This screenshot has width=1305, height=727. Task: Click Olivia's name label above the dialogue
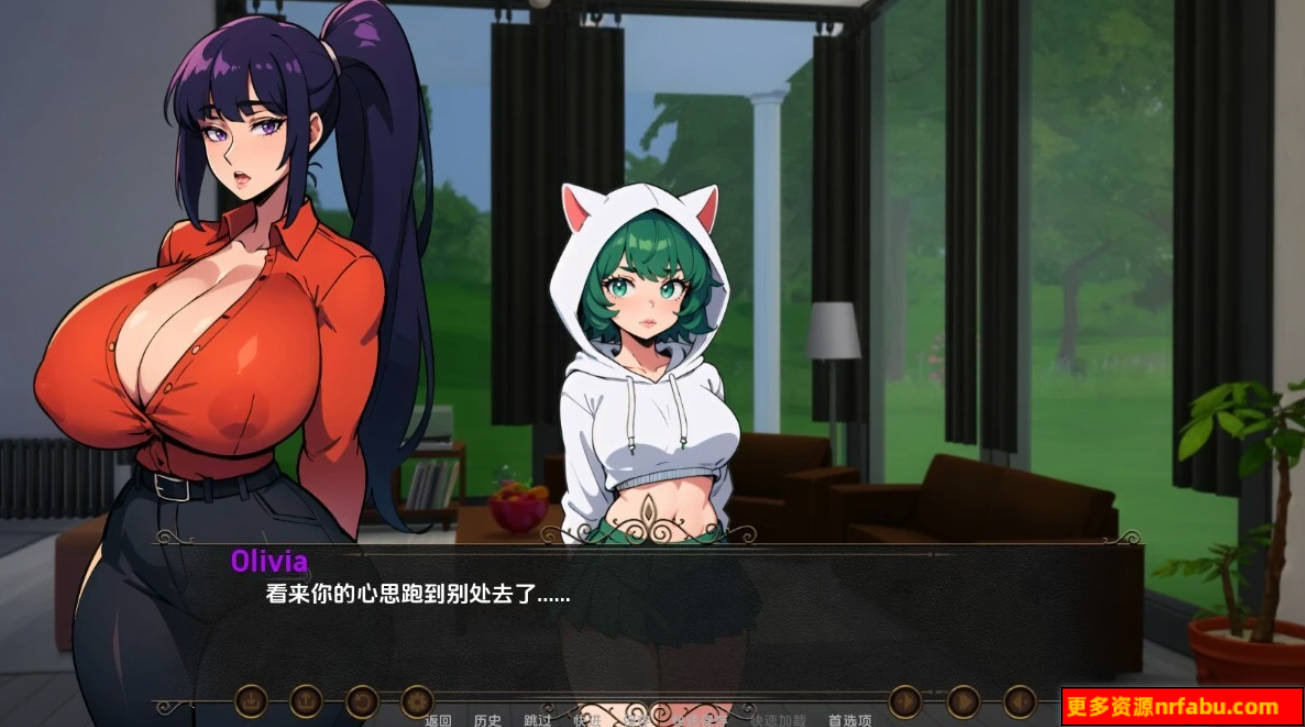(272, 561)
